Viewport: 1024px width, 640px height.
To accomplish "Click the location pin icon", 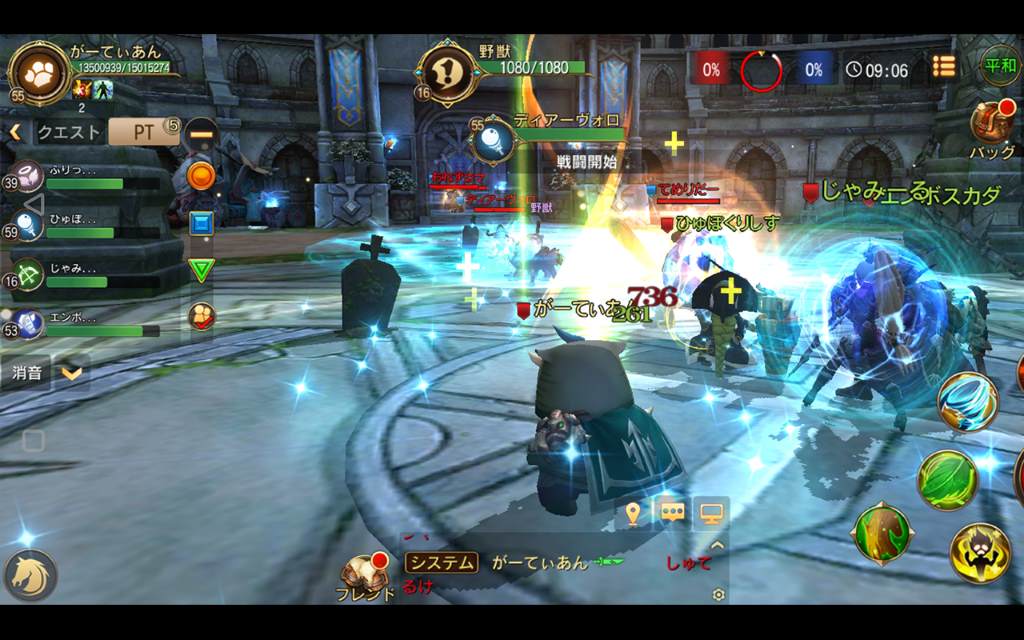I will point(632,513).
